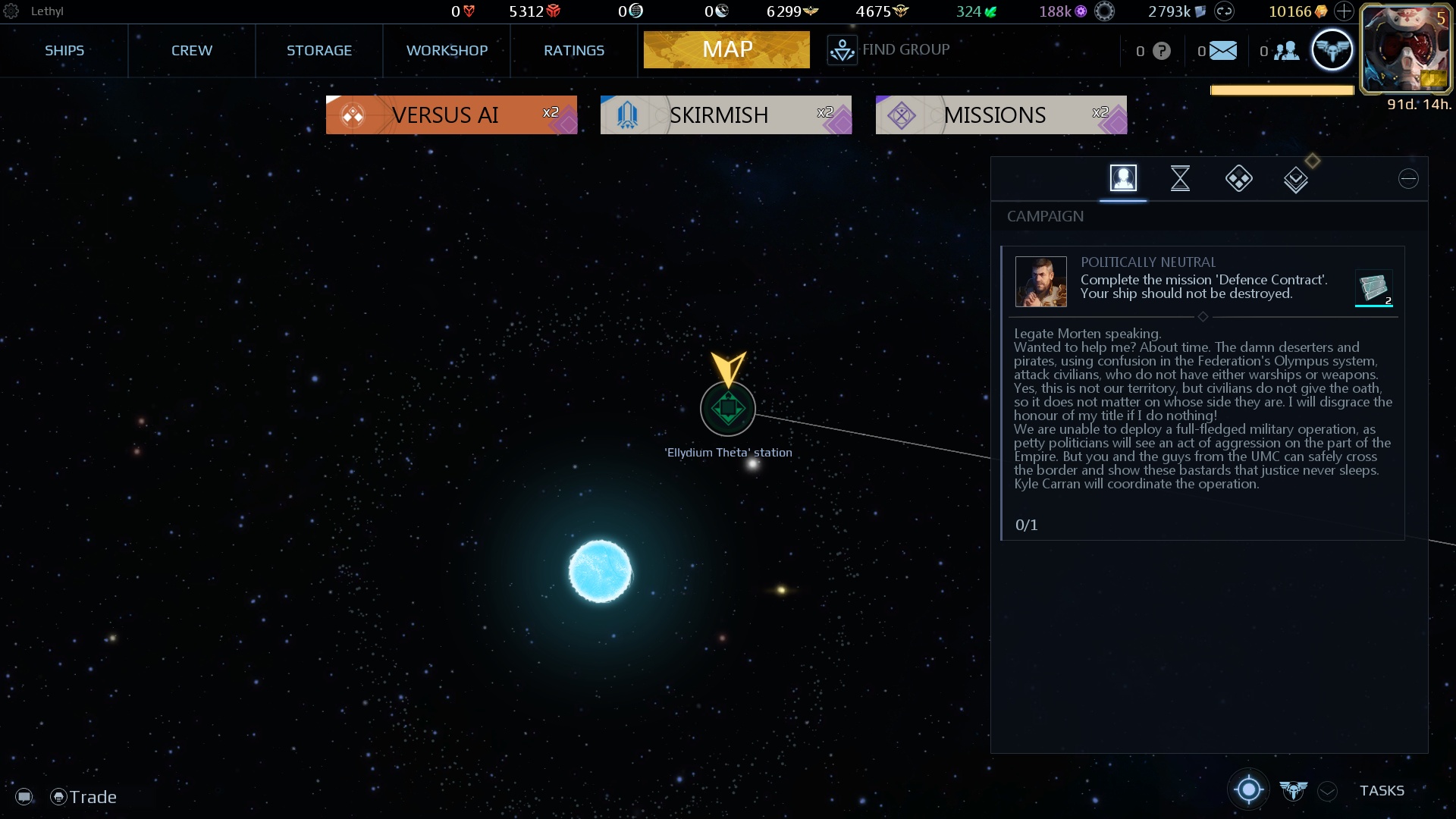Screen dimensions: 1456x819
Task: Open the settings gear at the top left
Action: [x=11, y=11]
